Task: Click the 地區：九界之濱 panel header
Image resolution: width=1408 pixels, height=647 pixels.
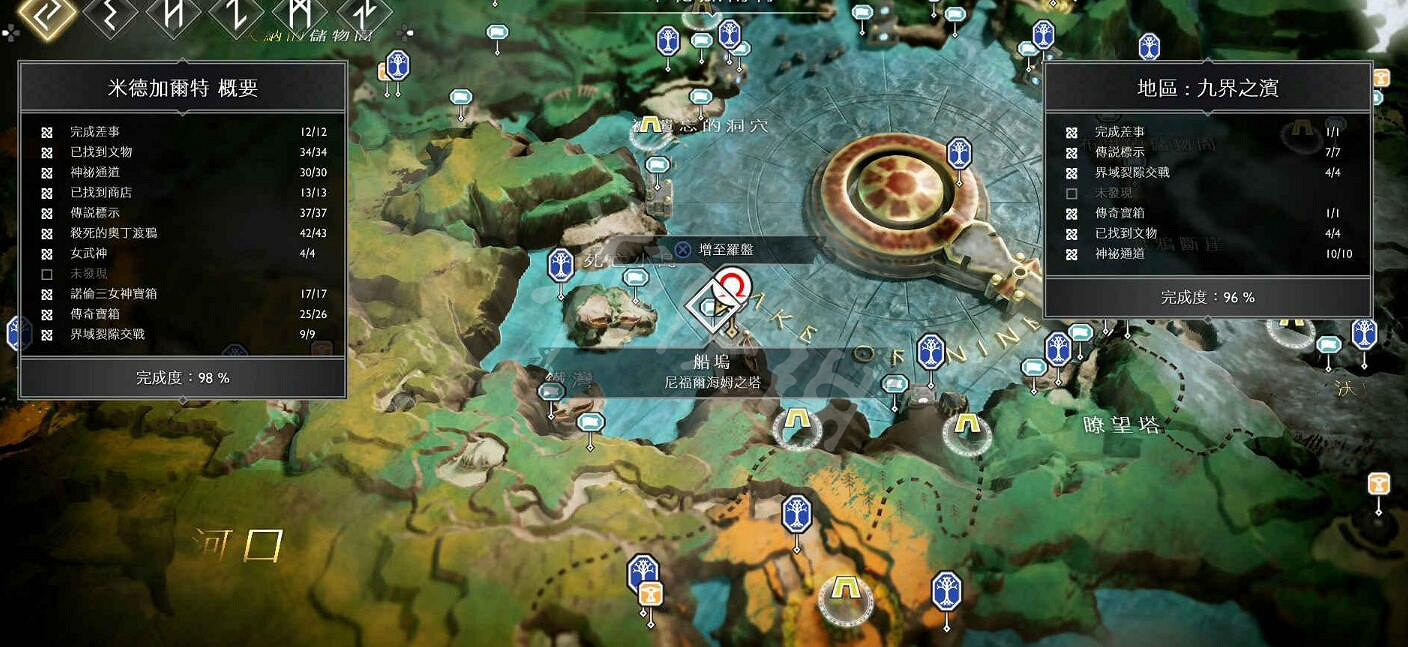Action: [x=1207, y=88]
